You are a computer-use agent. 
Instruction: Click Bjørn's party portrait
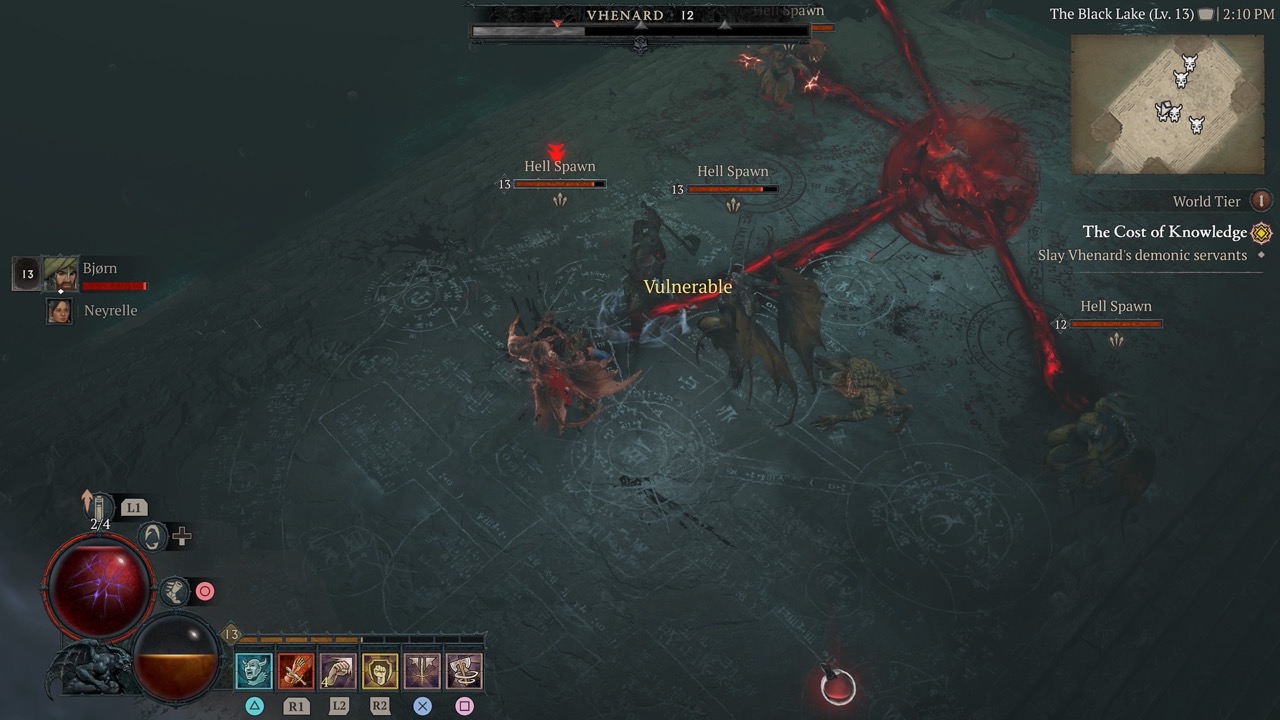coord(61,273)
